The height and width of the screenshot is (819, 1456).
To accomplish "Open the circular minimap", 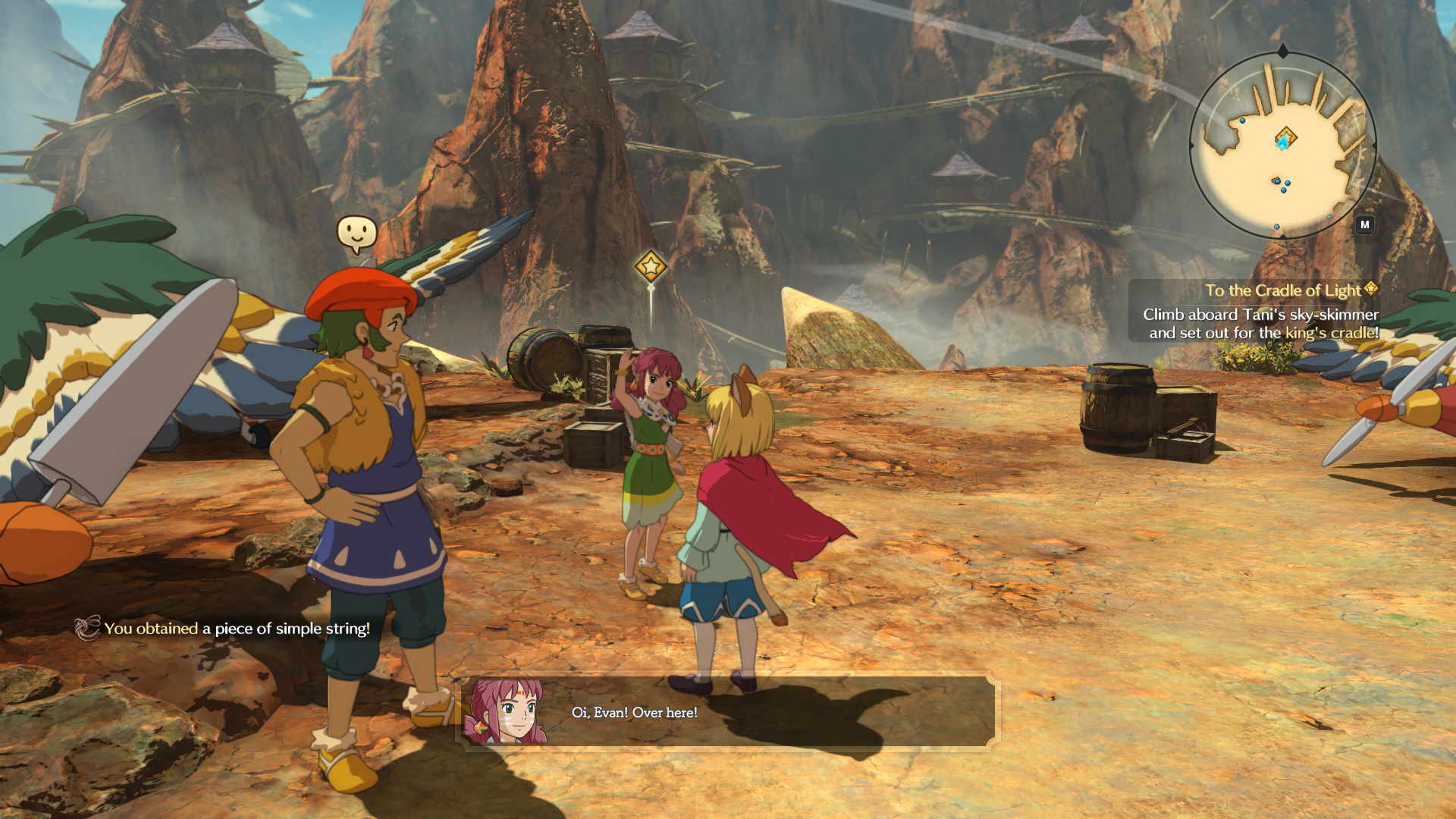I will (x=1282, y=146).
